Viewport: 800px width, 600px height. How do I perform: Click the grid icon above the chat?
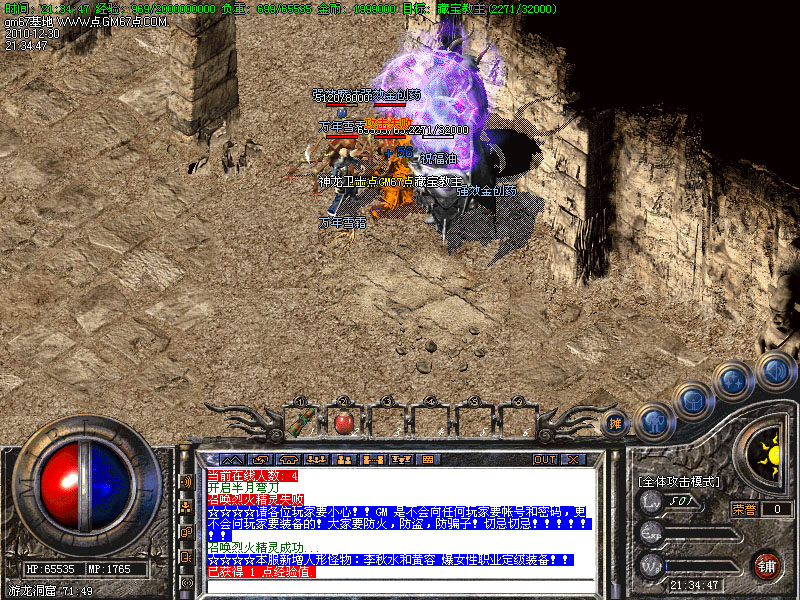pyautogui.click(x=429, y=460)
